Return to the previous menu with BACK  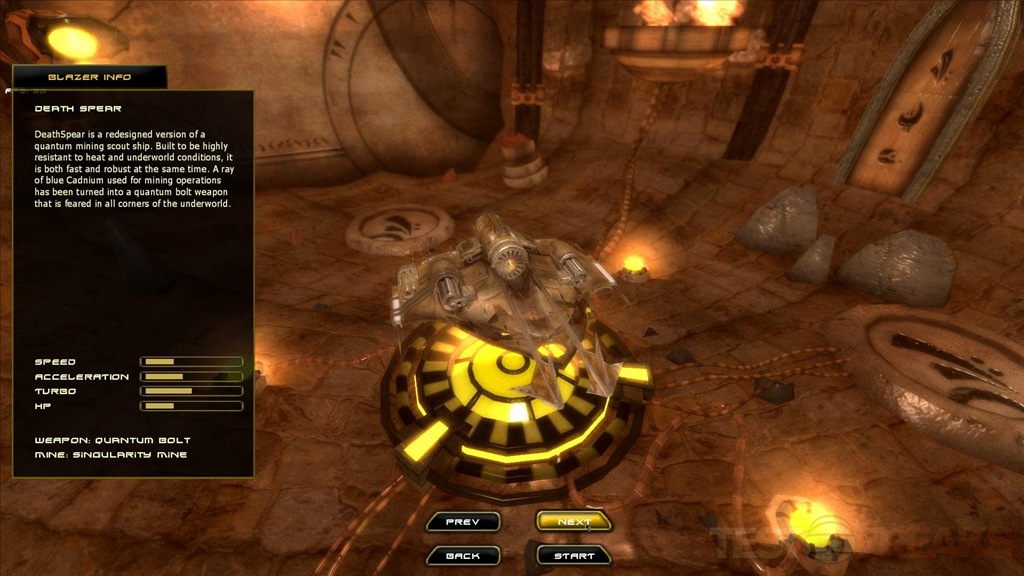click(462, 555)
